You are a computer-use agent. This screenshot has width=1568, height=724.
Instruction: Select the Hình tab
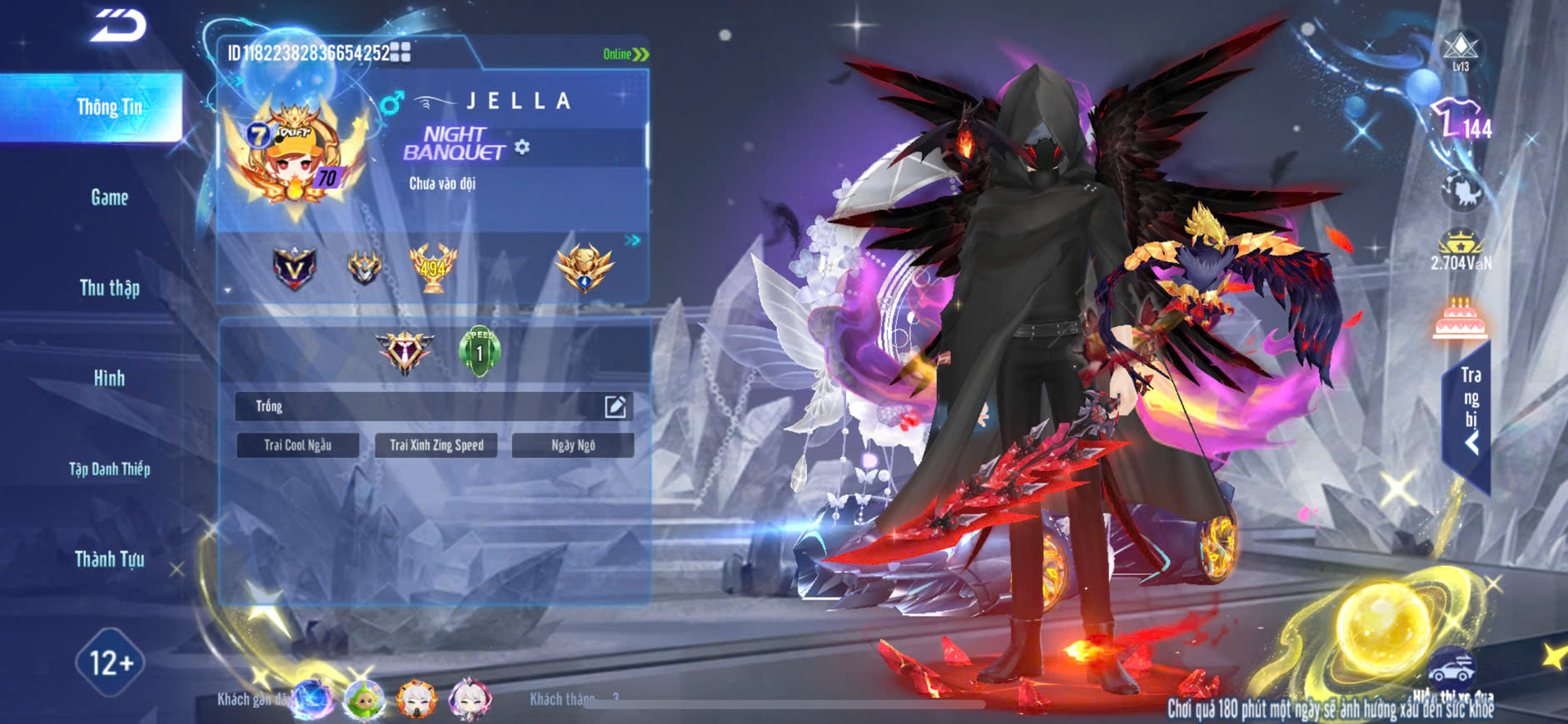pyautogui.click(x=109, y=379)
